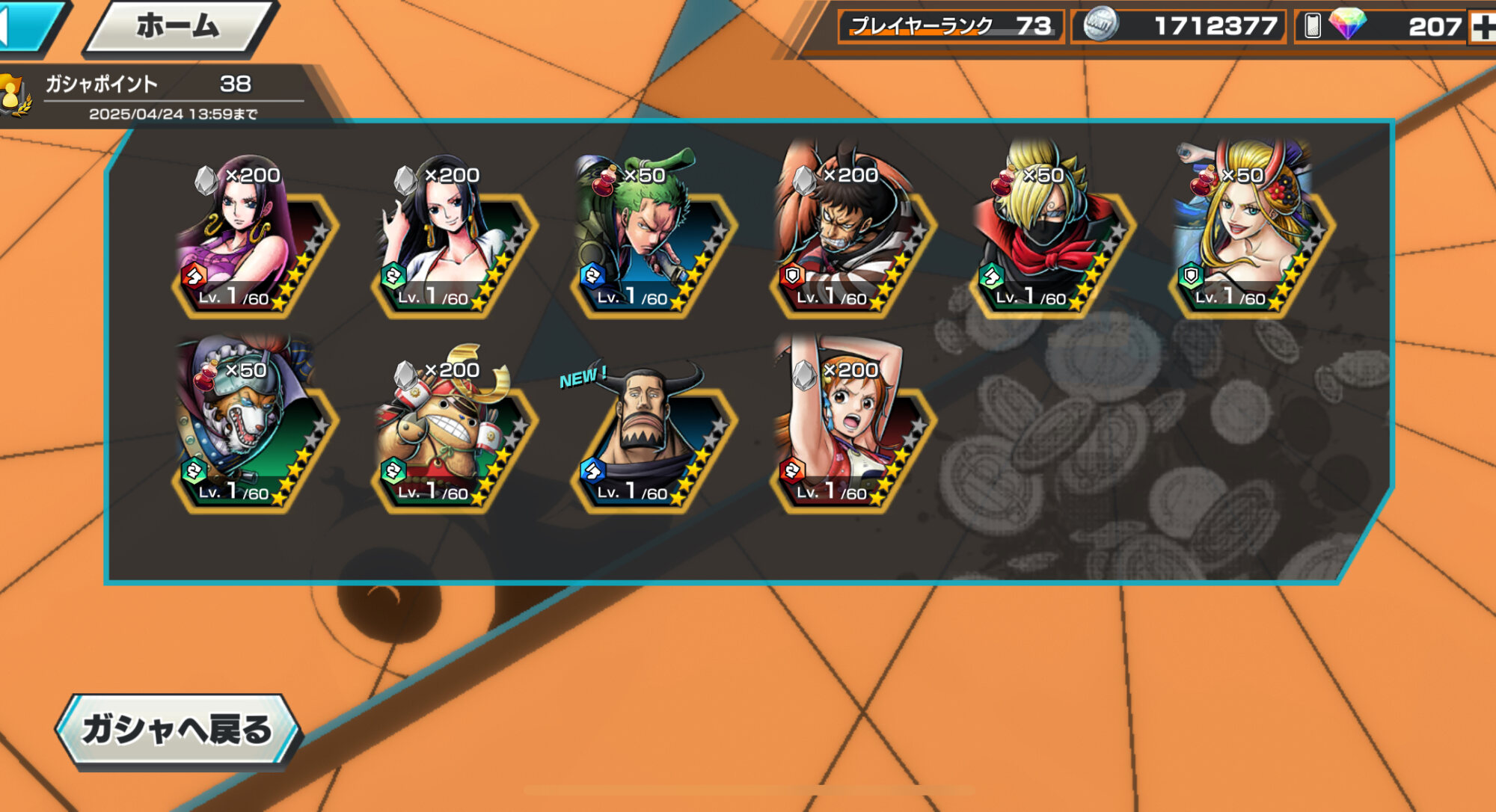This screenshot has height=812, width=1496.
Task: Select the masked Sanji card
Action: pyautogui.click(x=1051, y=239)
